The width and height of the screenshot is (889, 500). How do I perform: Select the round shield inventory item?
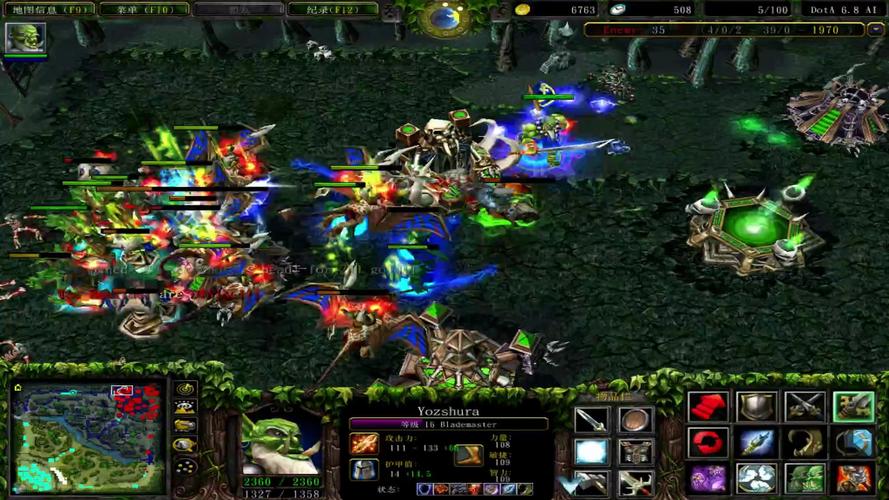click(635, 420)
